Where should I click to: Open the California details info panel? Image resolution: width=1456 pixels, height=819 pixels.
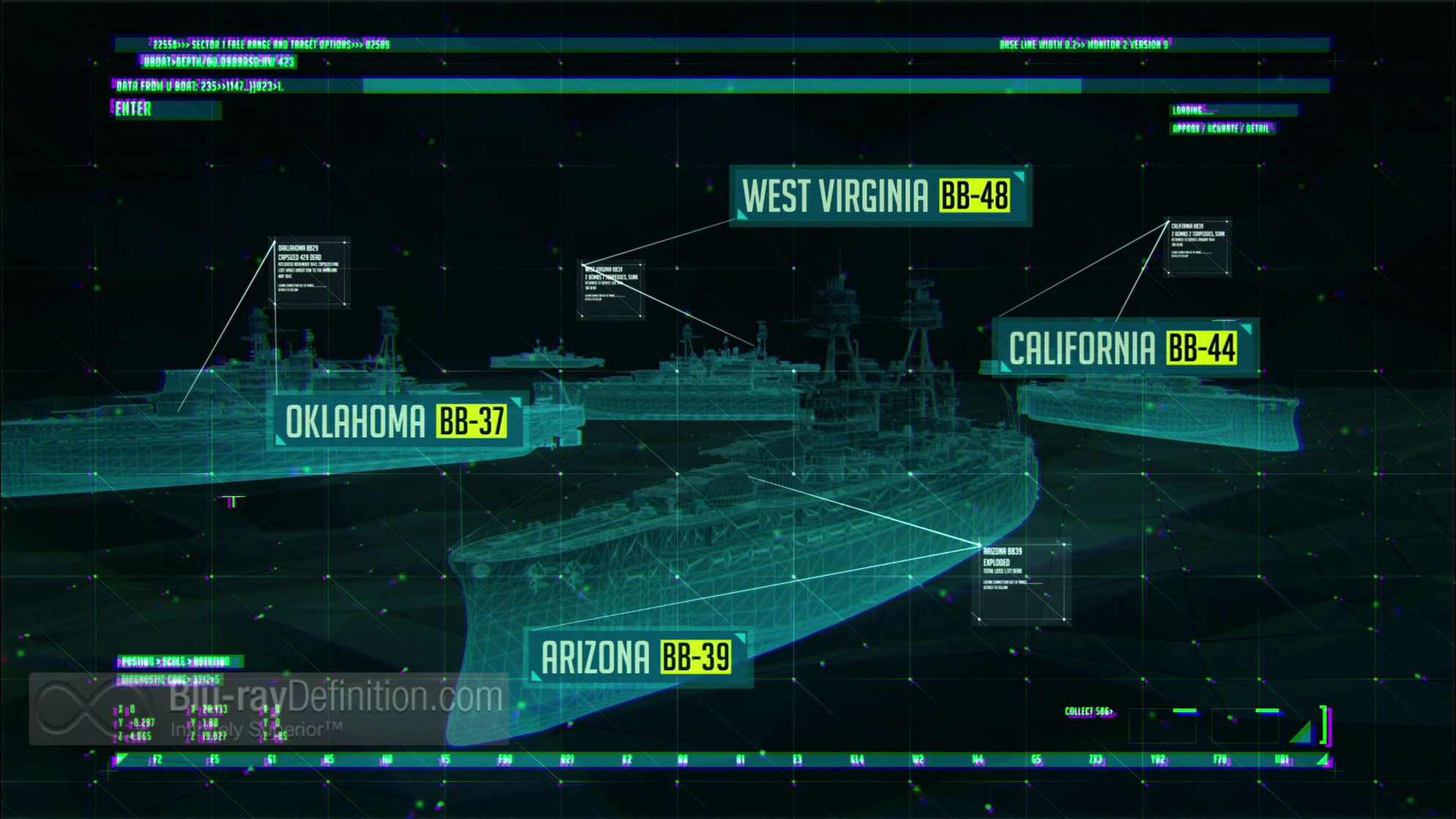[1198, 248]
